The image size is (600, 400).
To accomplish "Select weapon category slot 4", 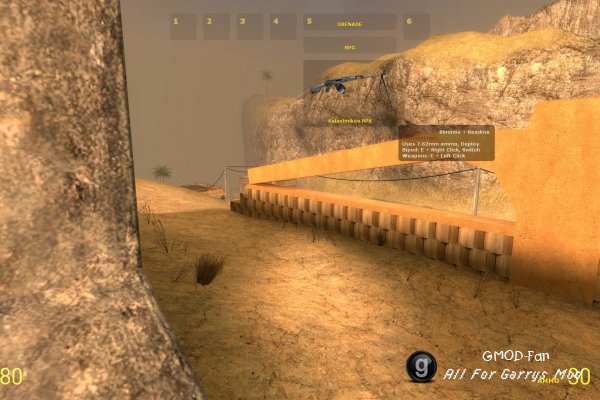I will point(283,26).
